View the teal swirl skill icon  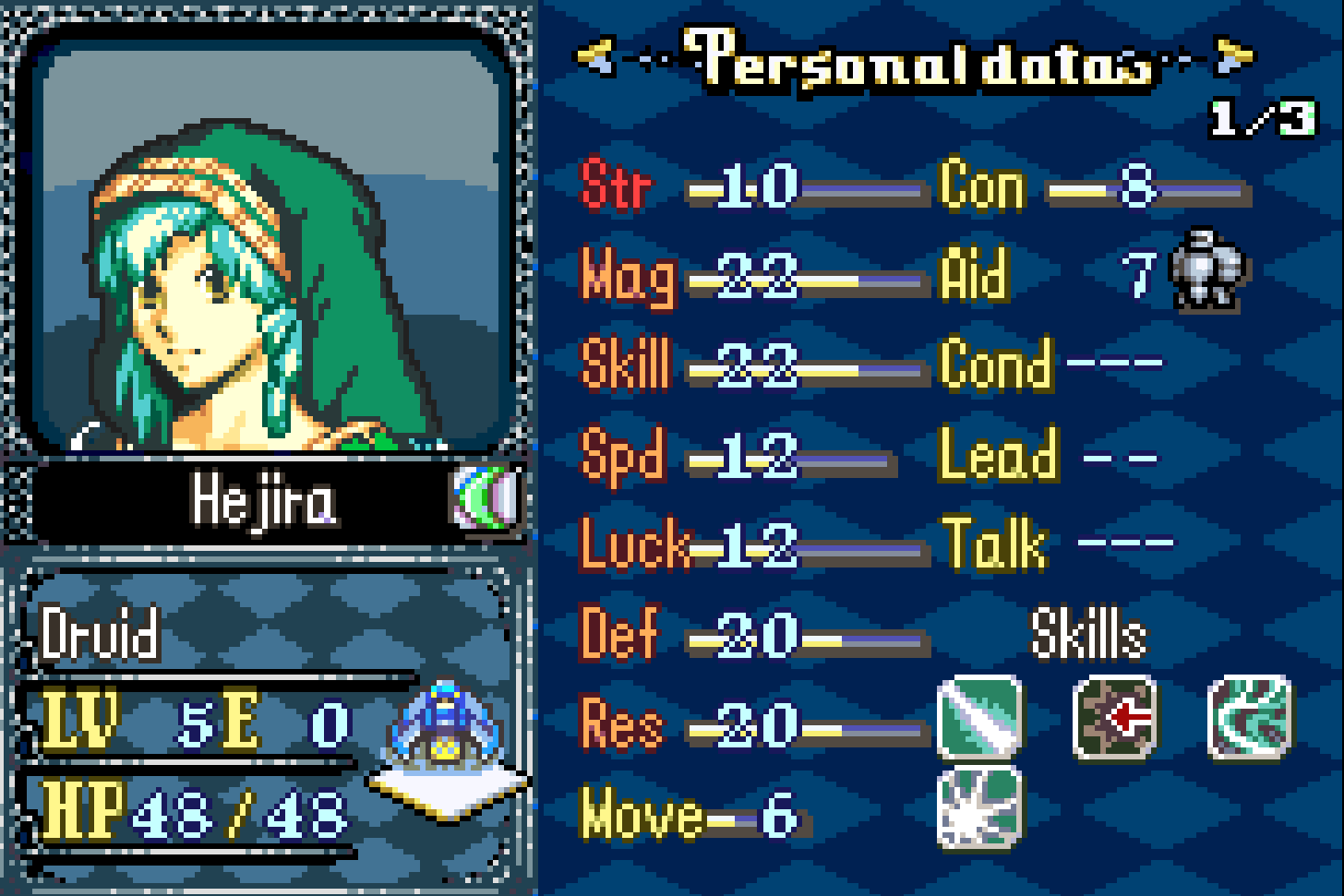pos(1252,717)
